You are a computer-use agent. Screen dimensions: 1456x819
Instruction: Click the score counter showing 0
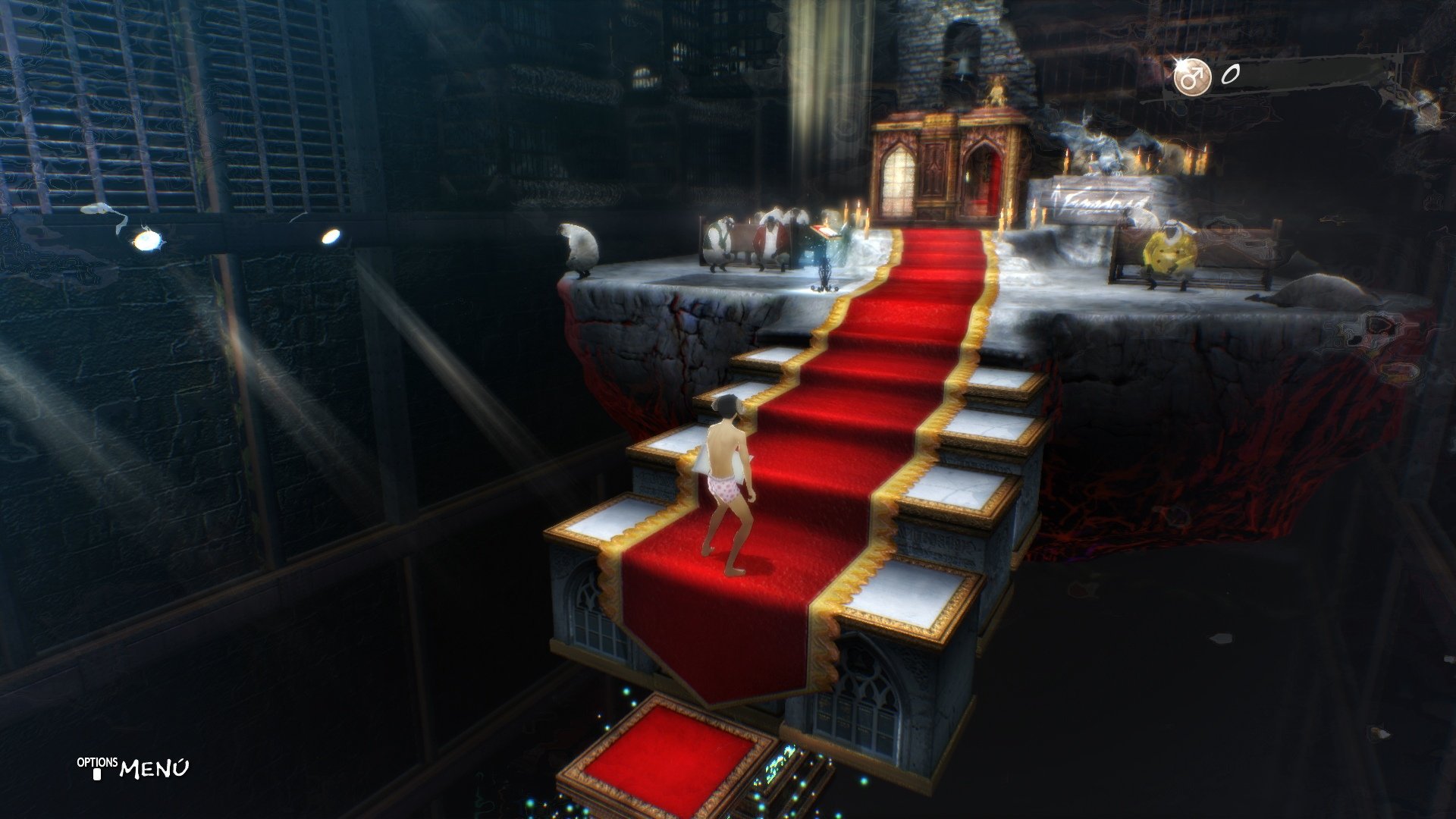1232,76
